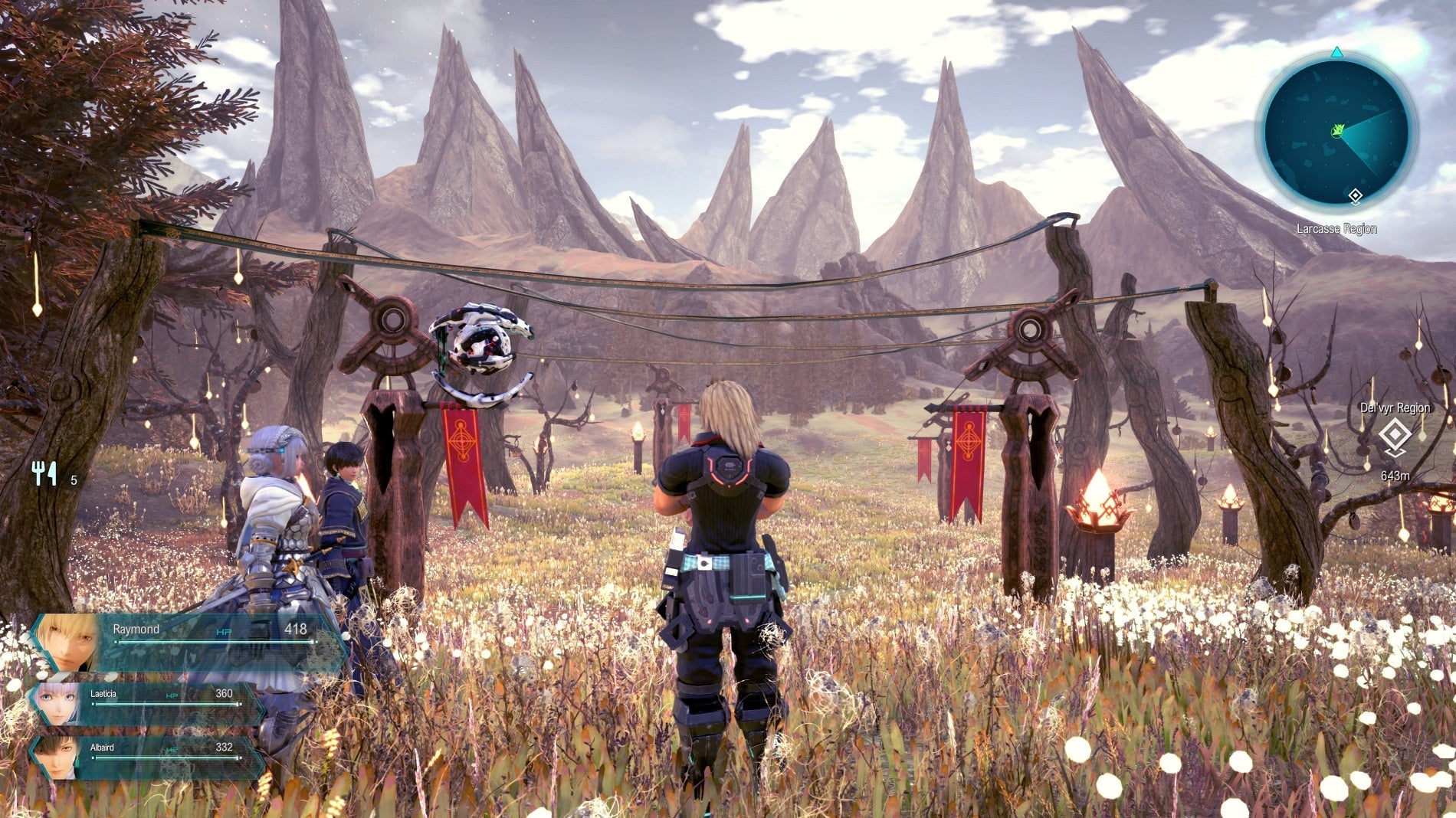
Task: Click Raymond's name on his status bar
Action: 135,630
